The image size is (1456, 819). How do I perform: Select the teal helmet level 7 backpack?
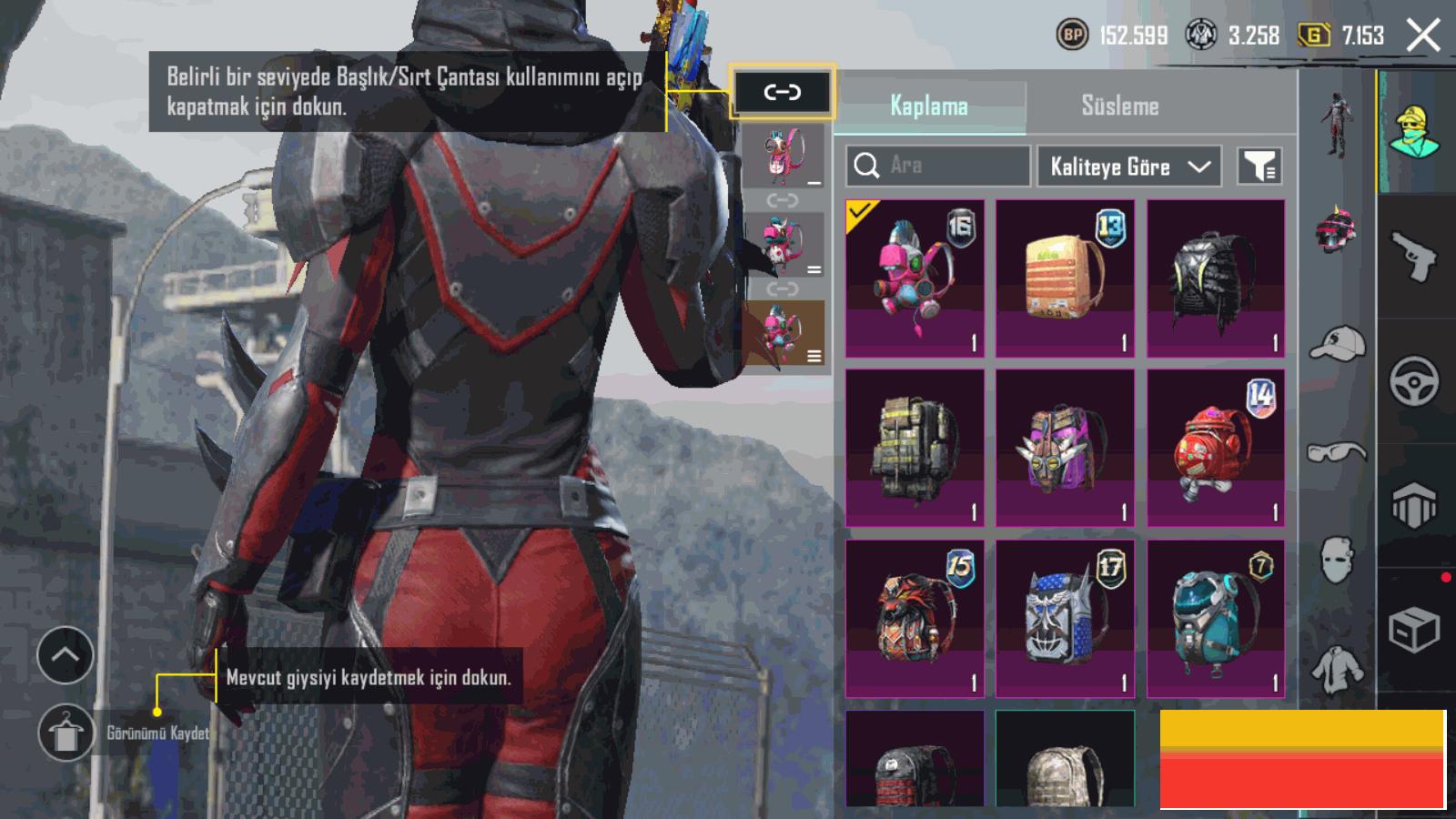click(x=1216, y=618)
